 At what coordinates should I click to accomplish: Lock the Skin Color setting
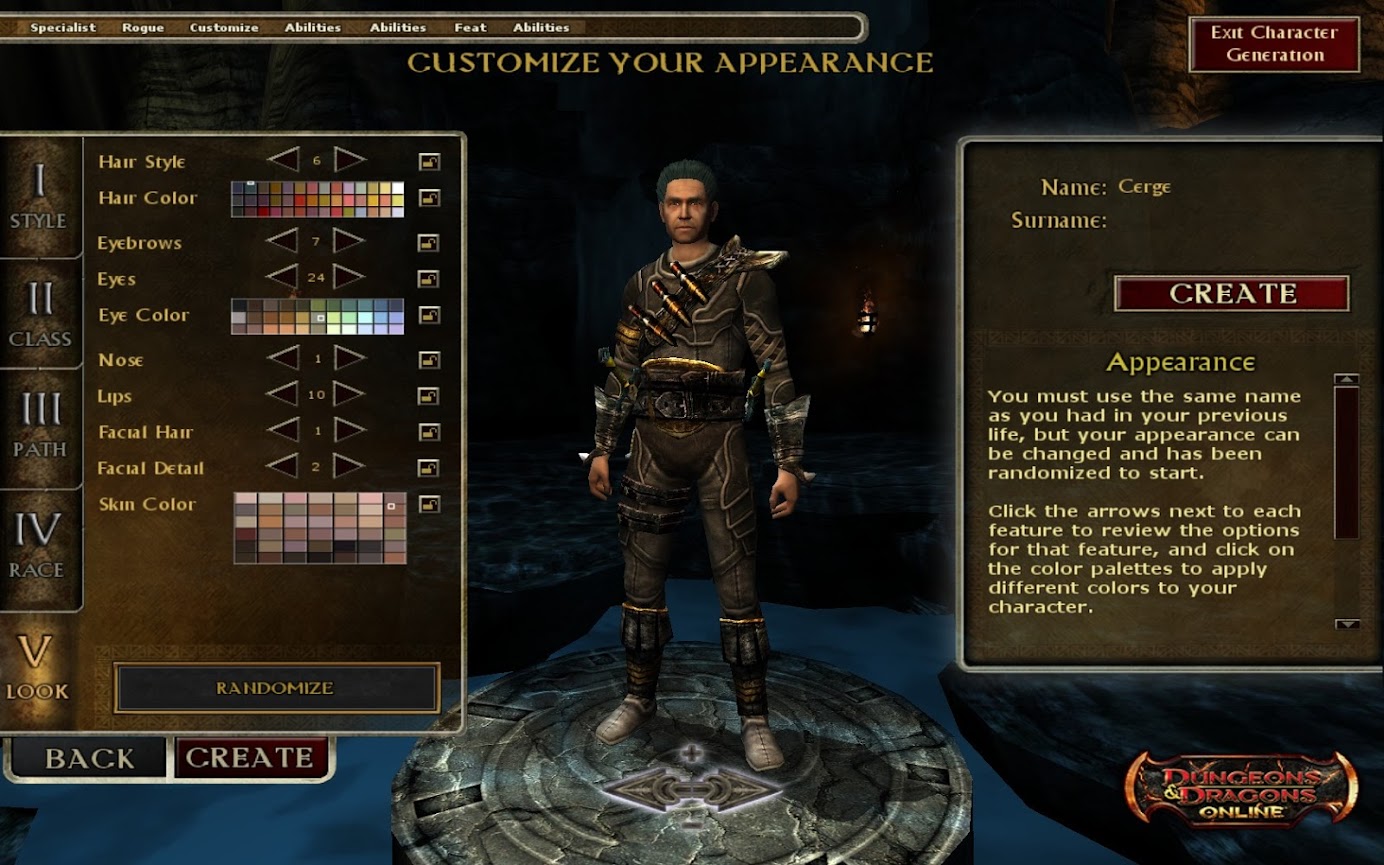tap(429, 504)
